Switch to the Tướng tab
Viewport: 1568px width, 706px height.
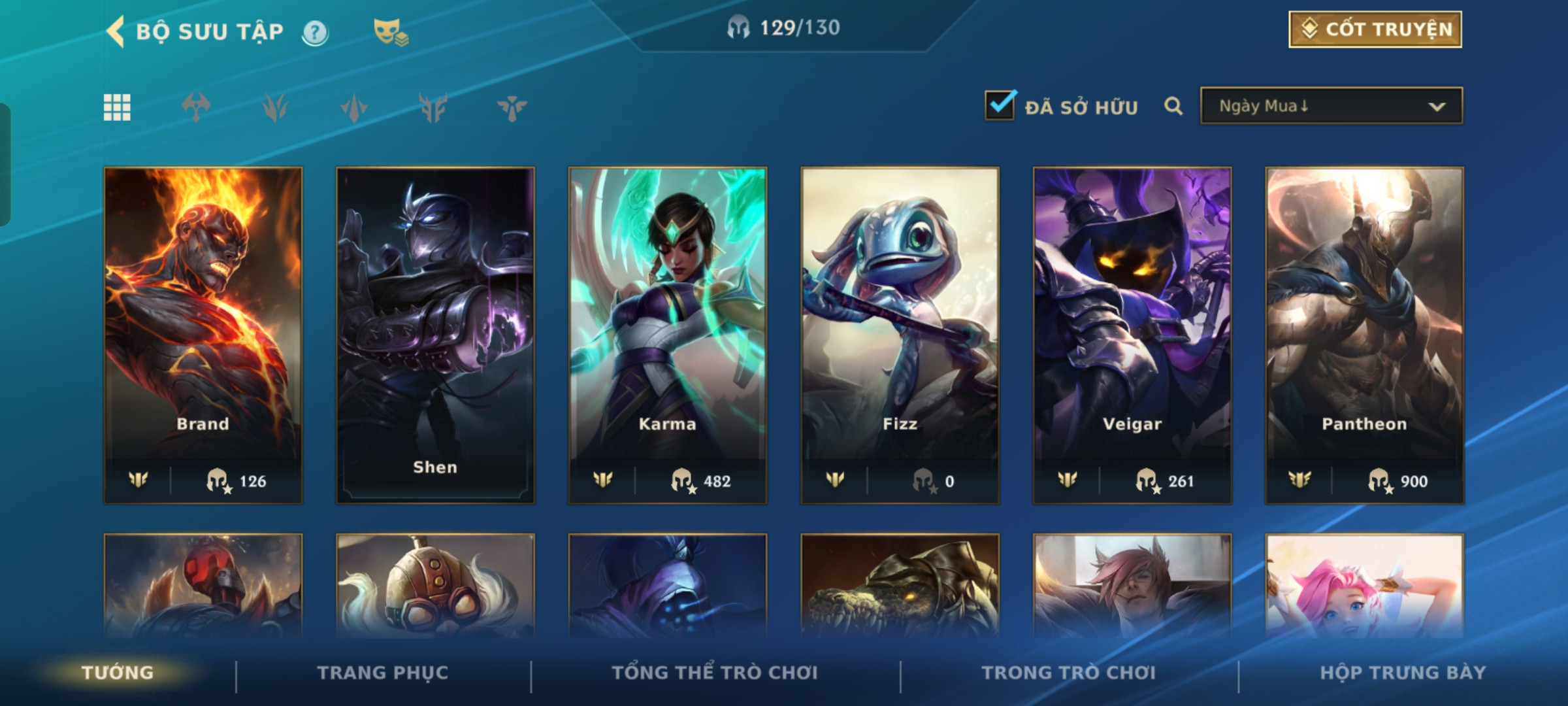click(x=118, y=673)
